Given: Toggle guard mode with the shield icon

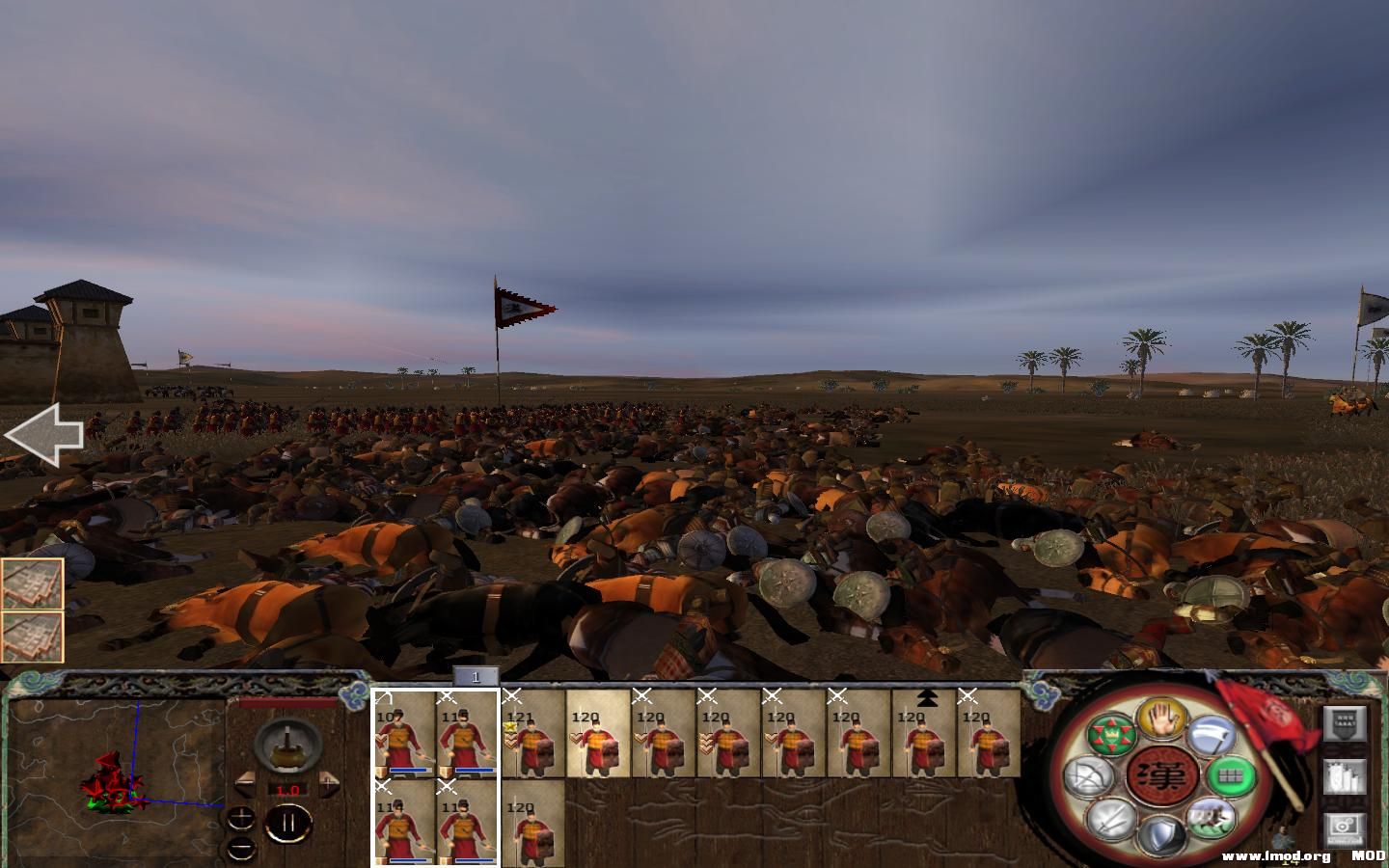Looking at the screenshot, I should pos(1161,833).
